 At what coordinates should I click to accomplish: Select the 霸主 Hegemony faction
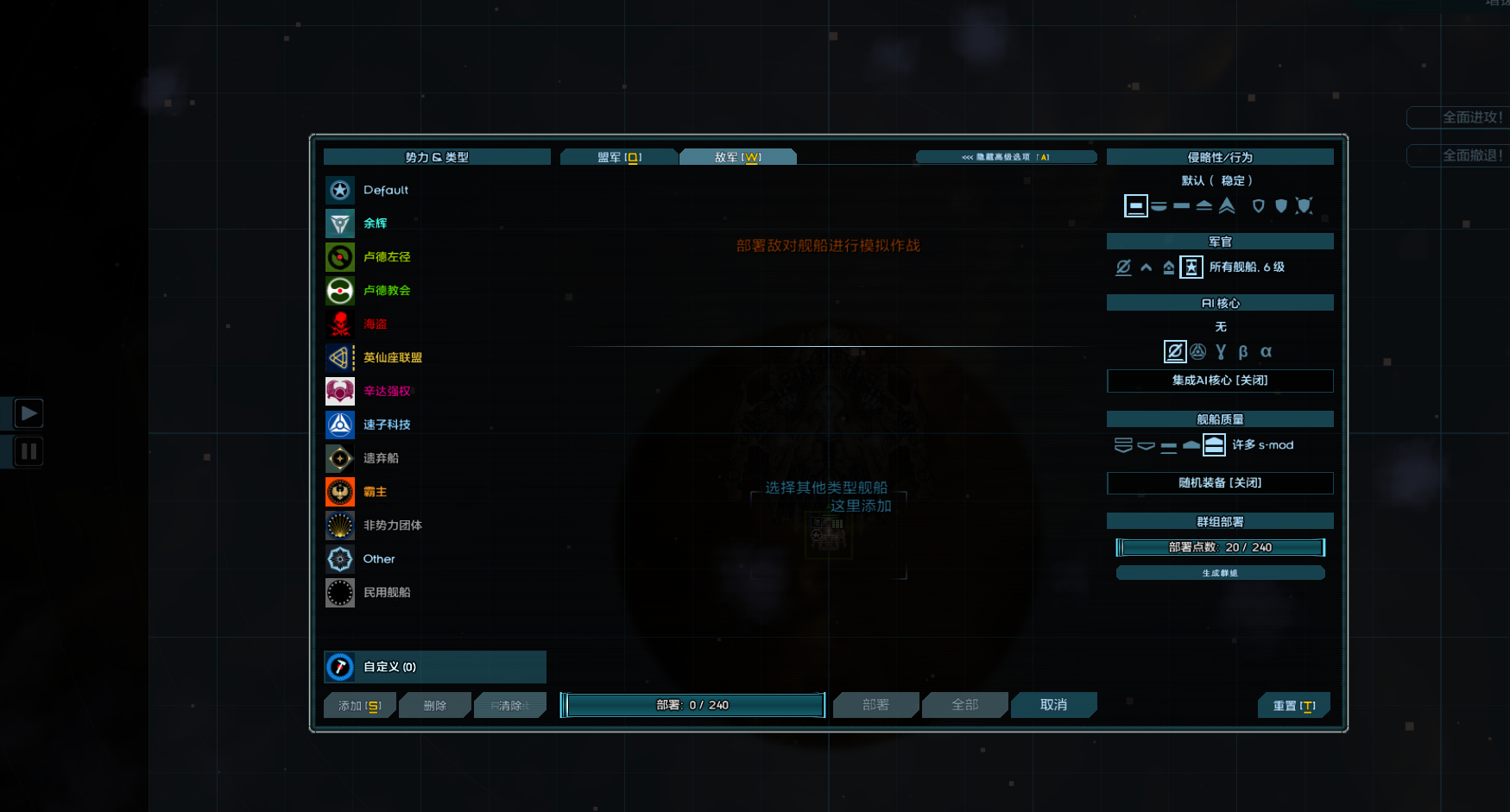375,492
